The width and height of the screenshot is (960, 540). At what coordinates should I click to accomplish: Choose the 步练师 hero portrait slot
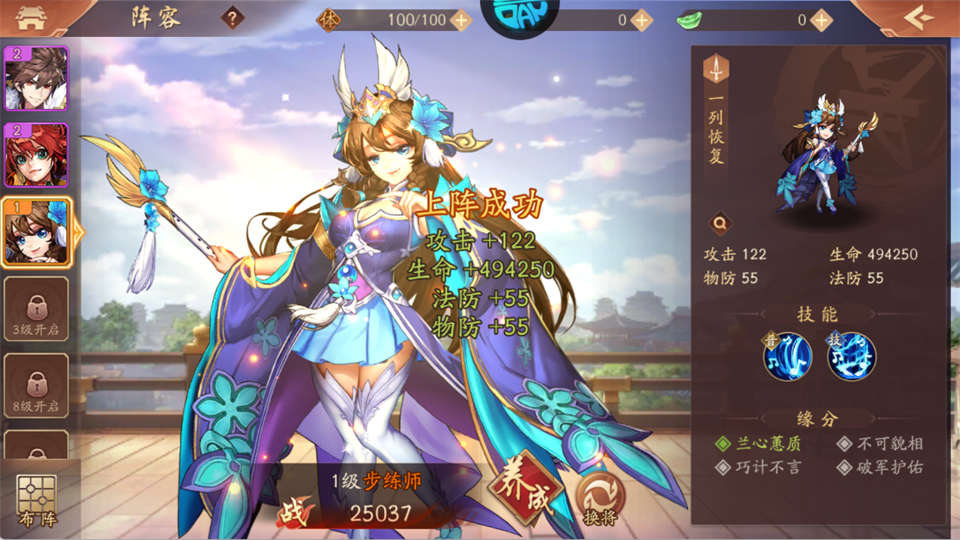(x=38, y=232)
